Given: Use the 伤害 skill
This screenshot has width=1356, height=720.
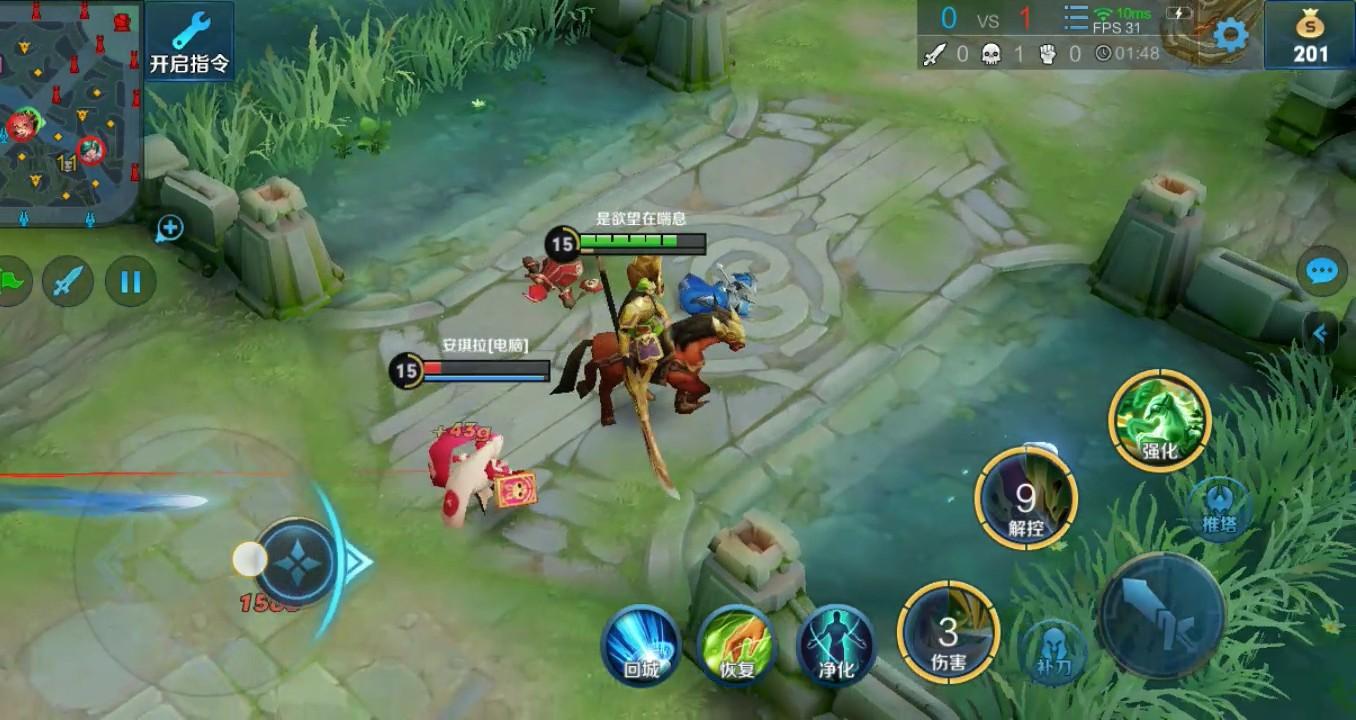Looking at the screenshot, I should [948, 632].
